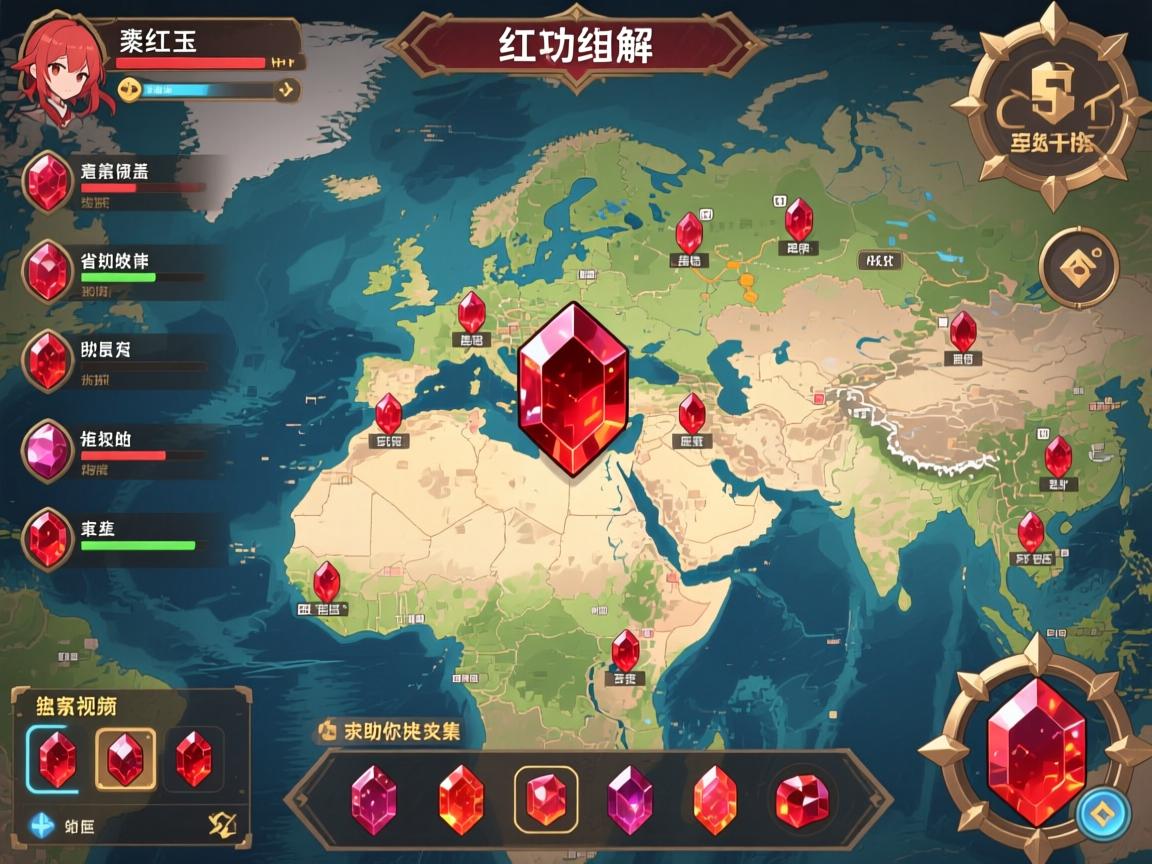Click the blue round button with the gold diamond
This screenshot has width=1152, height=864.
coord(1104,813)
